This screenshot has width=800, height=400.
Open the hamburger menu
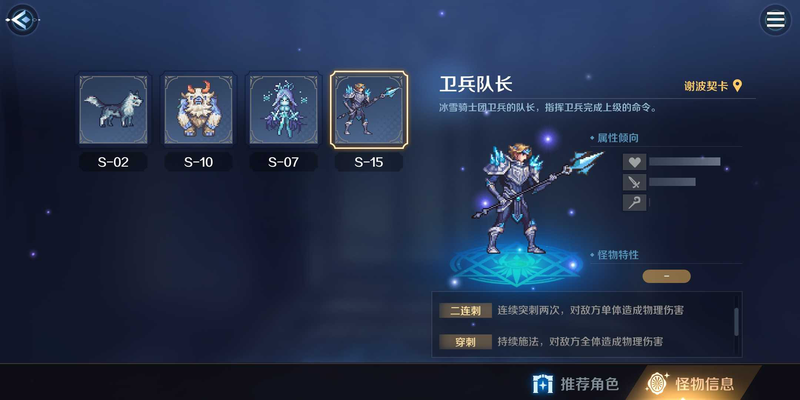(x=774, y=19)
